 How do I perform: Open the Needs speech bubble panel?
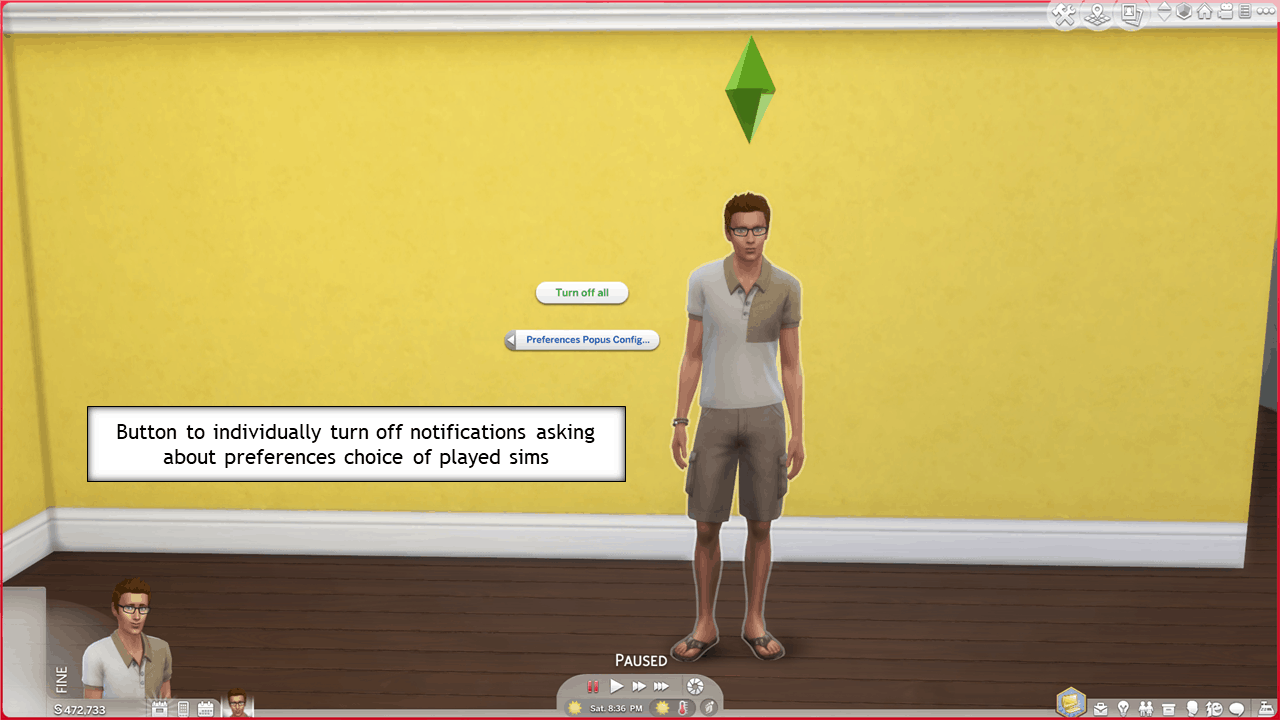(1236, 709)
